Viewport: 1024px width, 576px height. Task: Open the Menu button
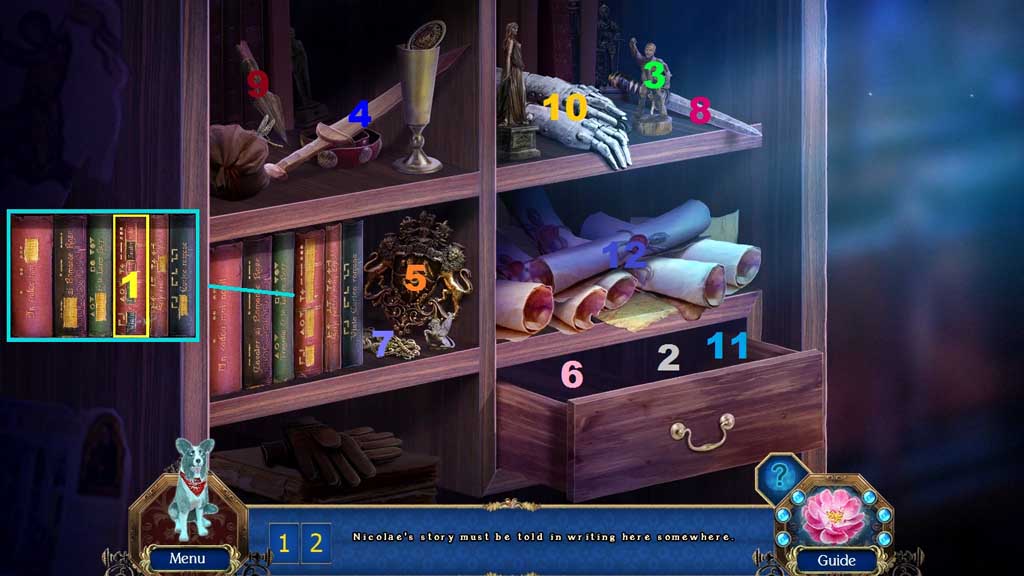[188, 558]
